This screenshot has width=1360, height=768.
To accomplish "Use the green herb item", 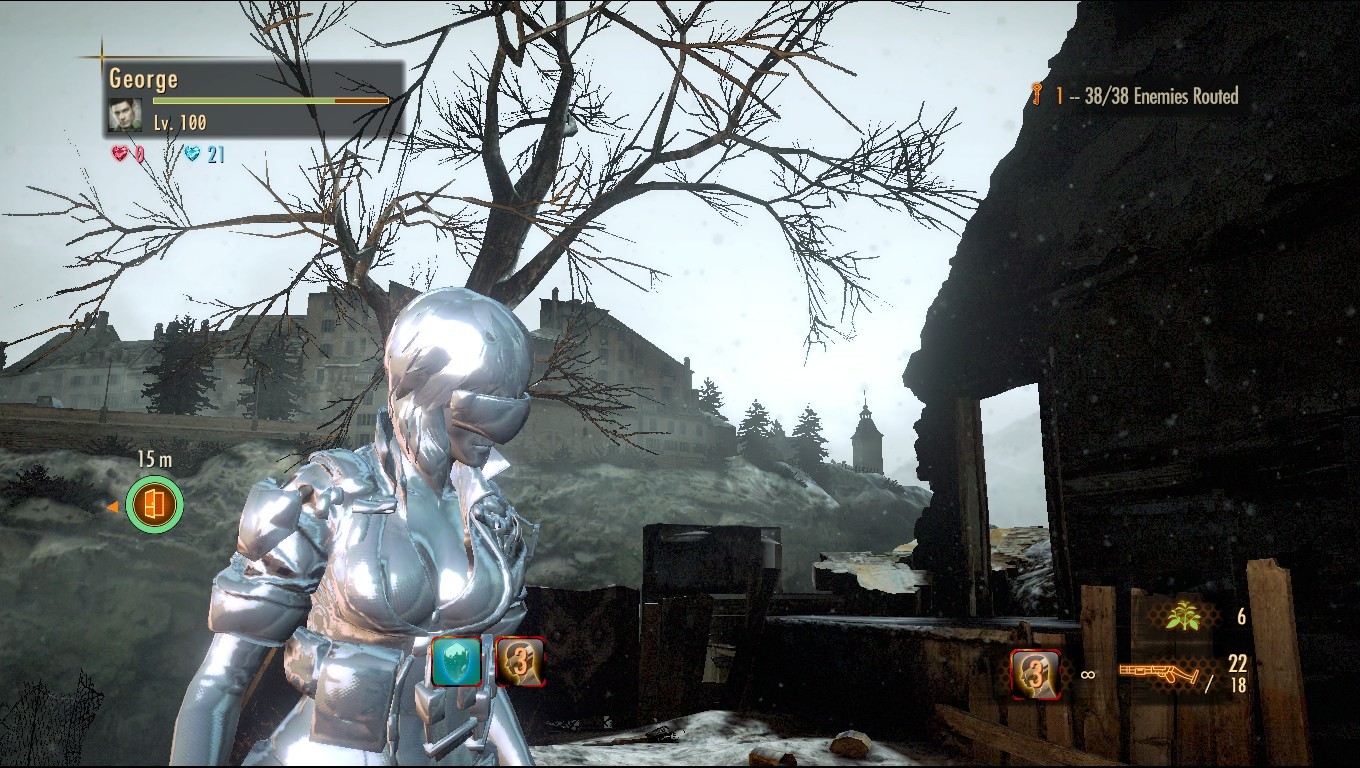I will tap(1182, 617).
